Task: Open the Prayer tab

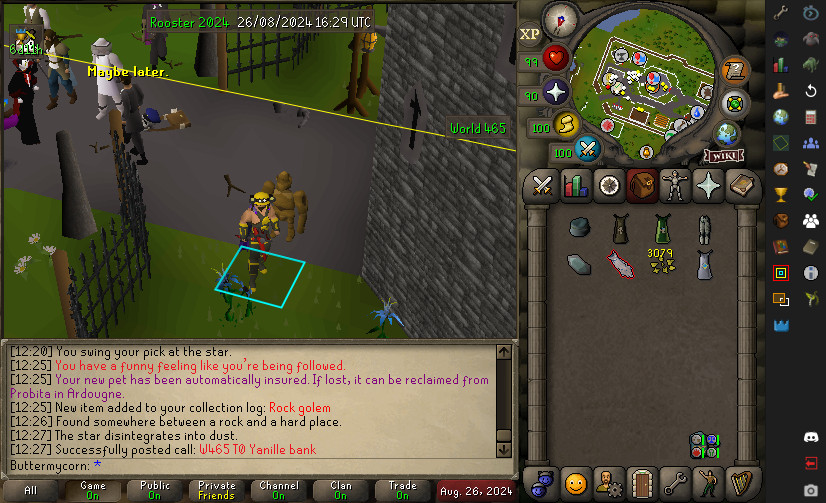Action: tap(707, 185)
